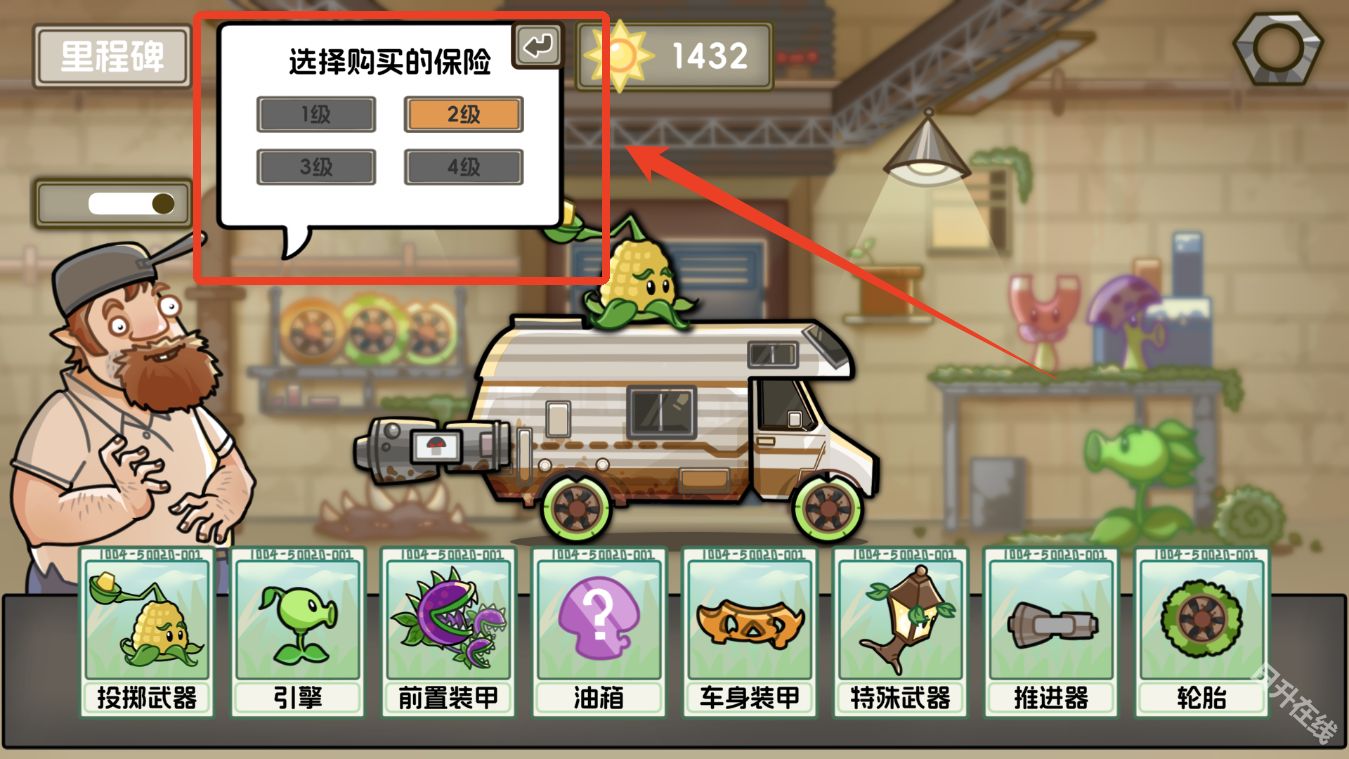Open the 里程碑 milestone screen
Viewport: 1349px width, 759px height.
tap(110, 57)
